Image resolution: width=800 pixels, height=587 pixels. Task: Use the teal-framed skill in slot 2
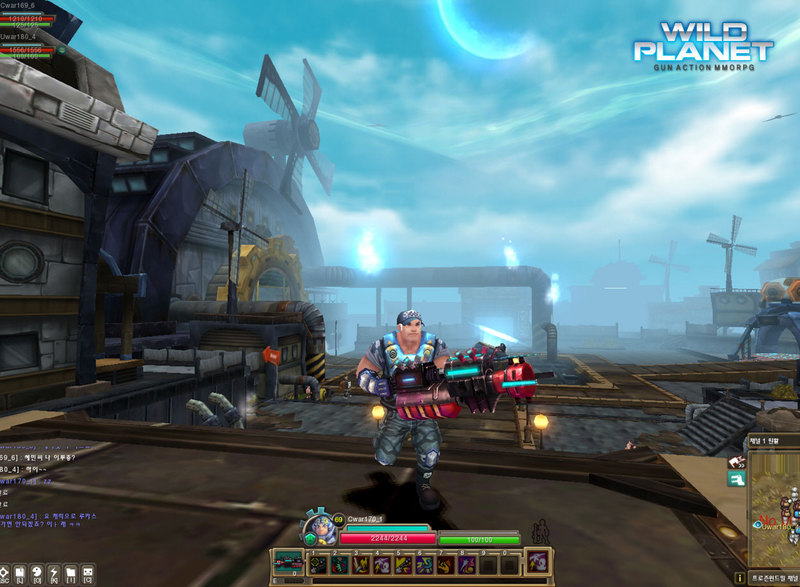(x=338, y=565)
